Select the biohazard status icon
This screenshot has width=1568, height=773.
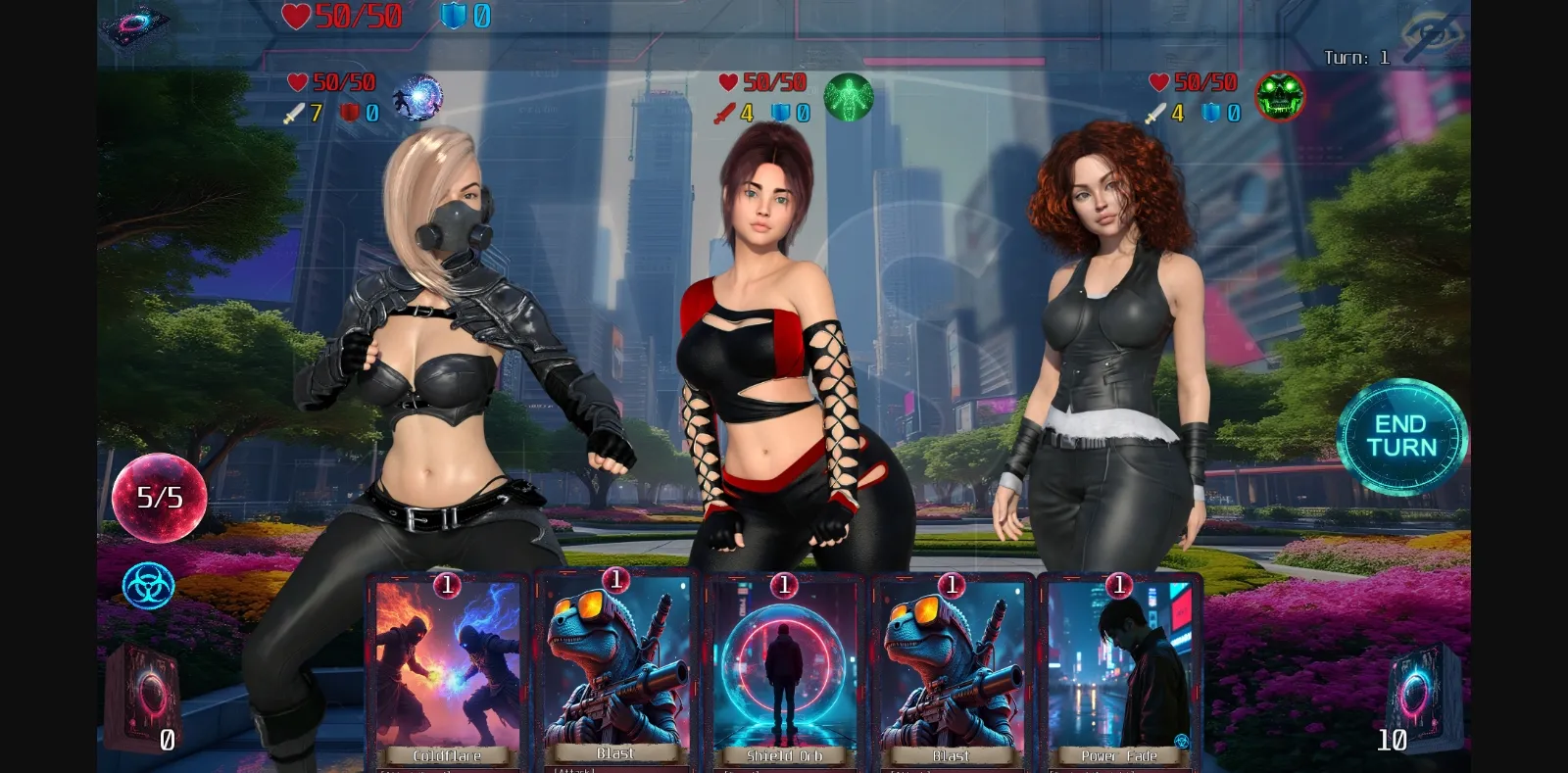[x=147, y=585]
